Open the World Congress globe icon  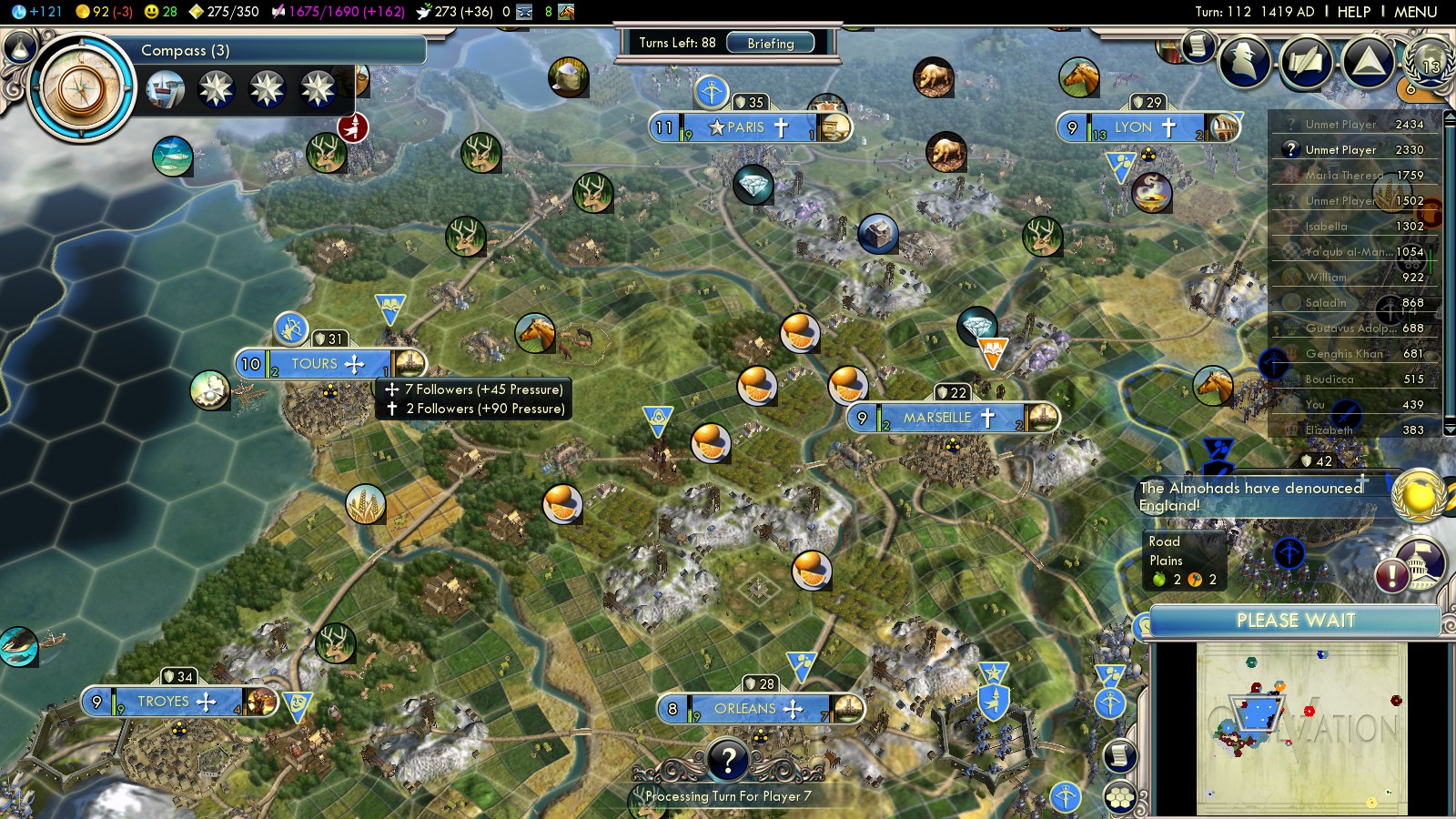[x=1429, y=62]
